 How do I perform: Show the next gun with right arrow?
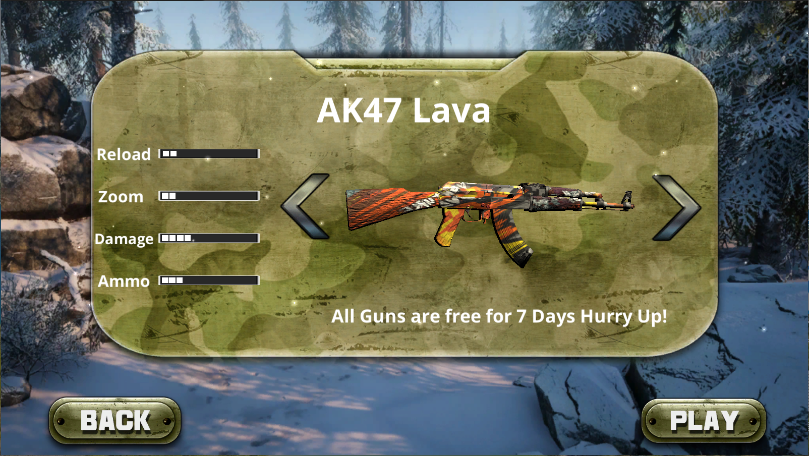675,207
